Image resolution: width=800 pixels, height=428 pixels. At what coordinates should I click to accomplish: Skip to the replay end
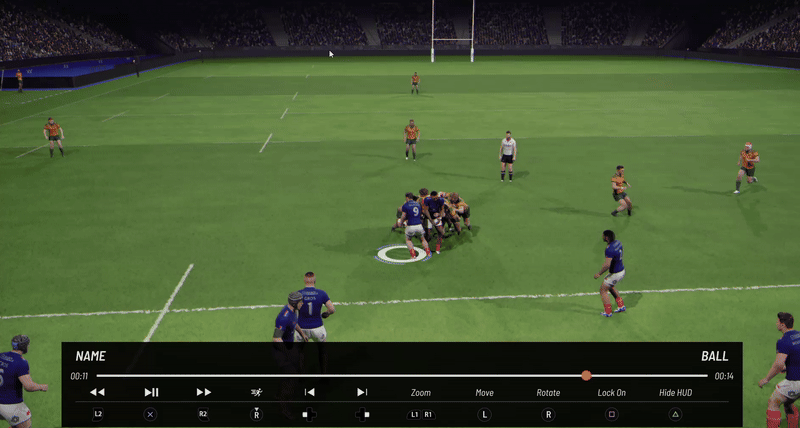362,392
